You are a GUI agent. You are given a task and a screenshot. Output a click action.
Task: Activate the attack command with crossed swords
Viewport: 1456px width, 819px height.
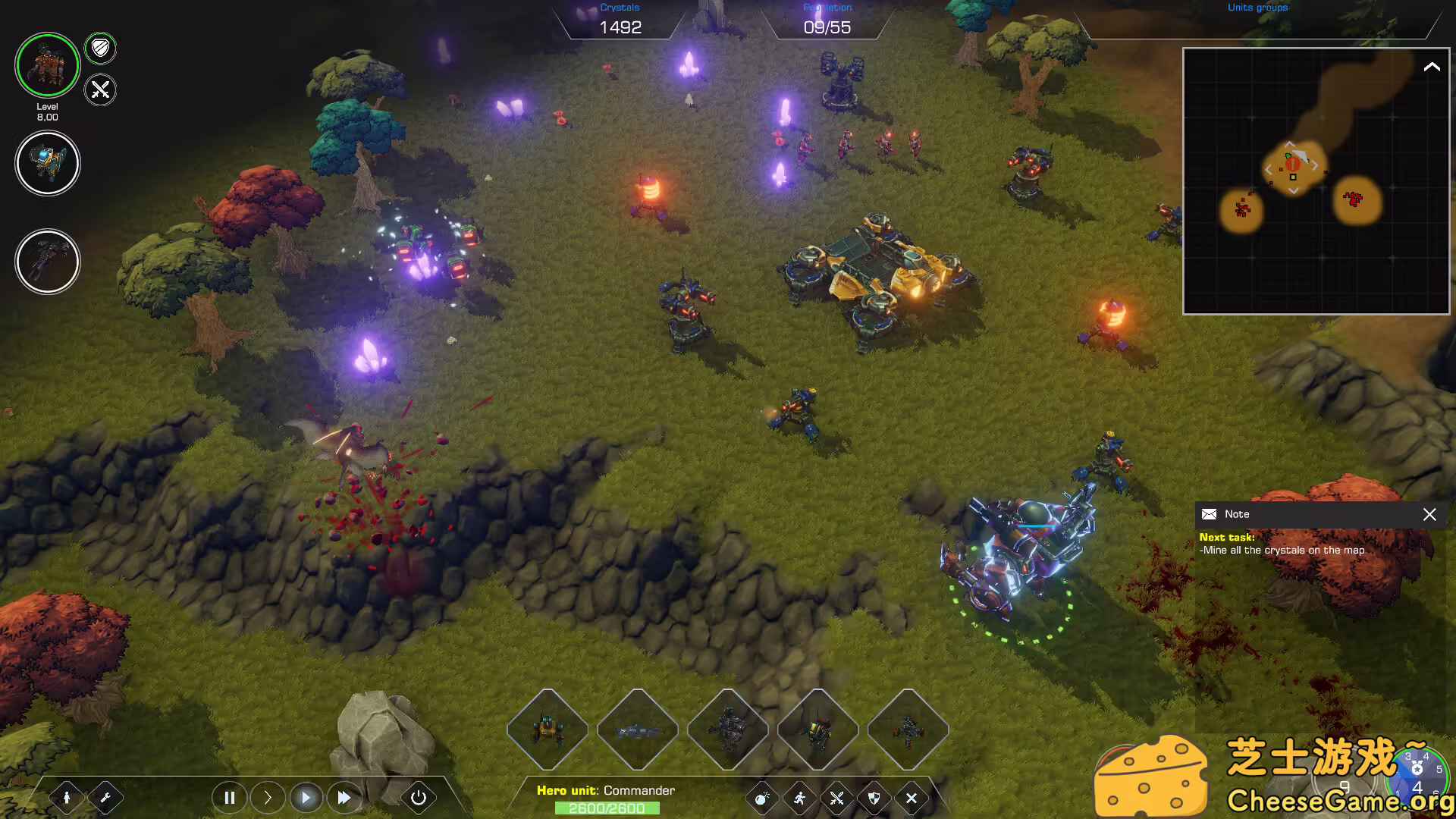pyautogui.click(x=836, y=798)
